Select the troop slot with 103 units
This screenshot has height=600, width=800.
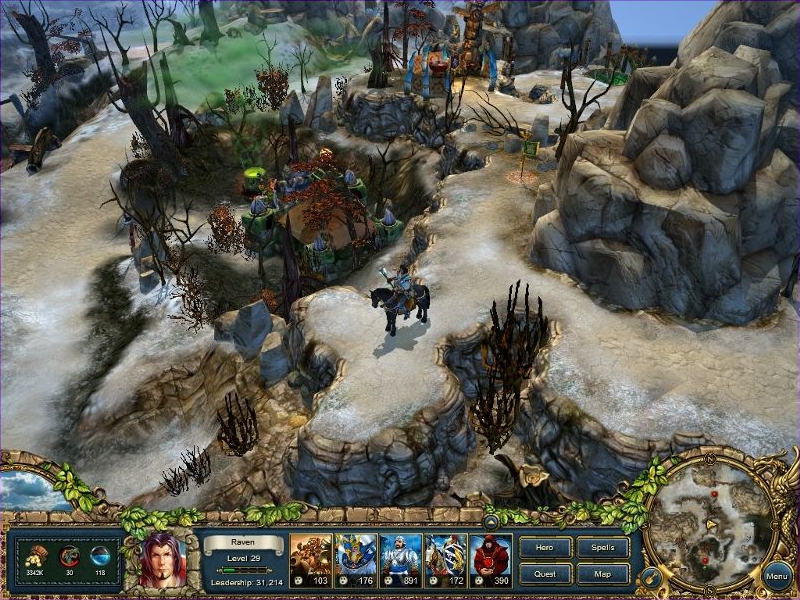310,560
